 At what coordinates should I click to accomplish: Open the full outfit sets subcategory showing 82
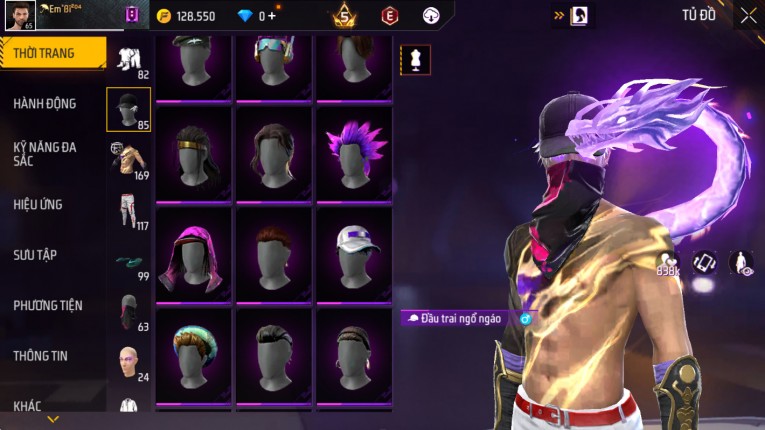[129, 60]
